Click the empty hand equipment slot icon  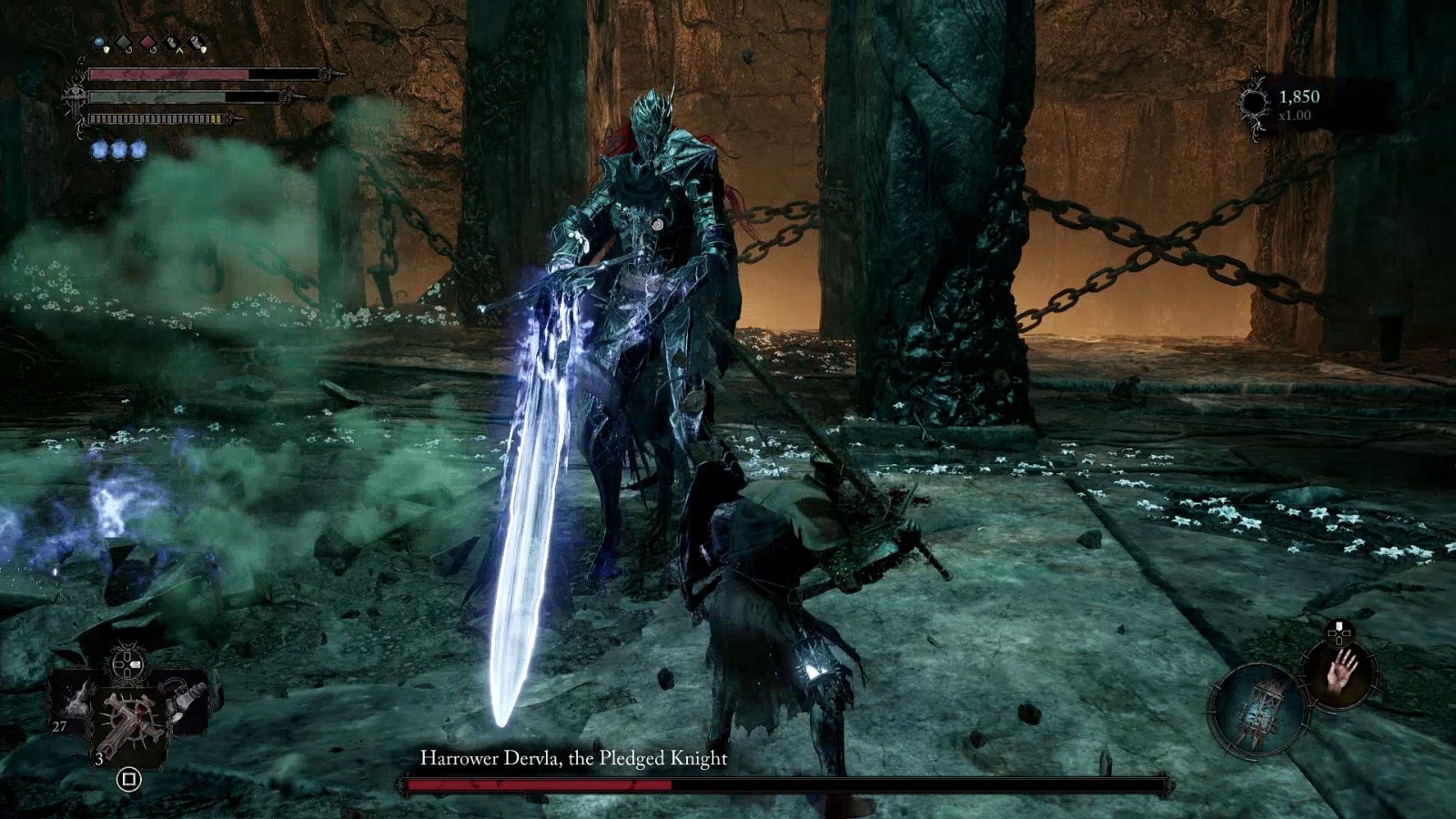(x=1341, y=675)
